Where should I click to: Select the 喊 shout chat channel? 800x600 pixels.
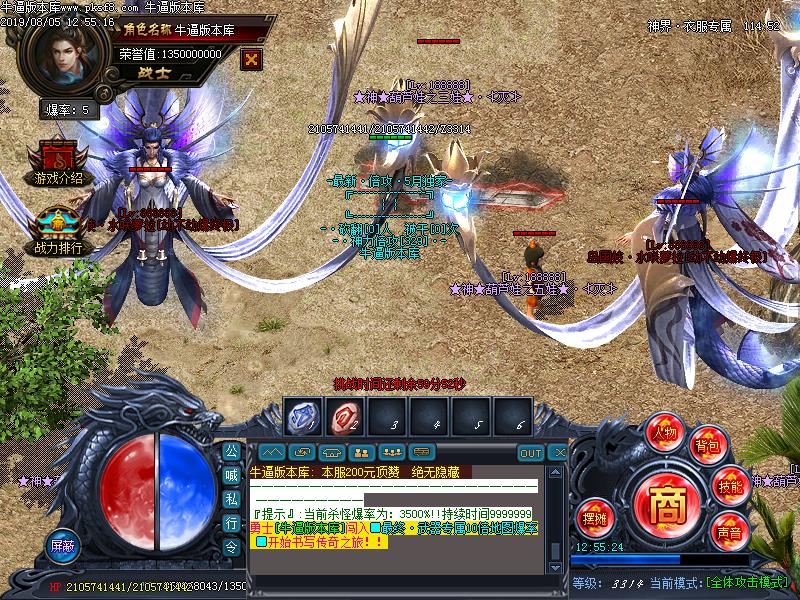tap(230, 475)
